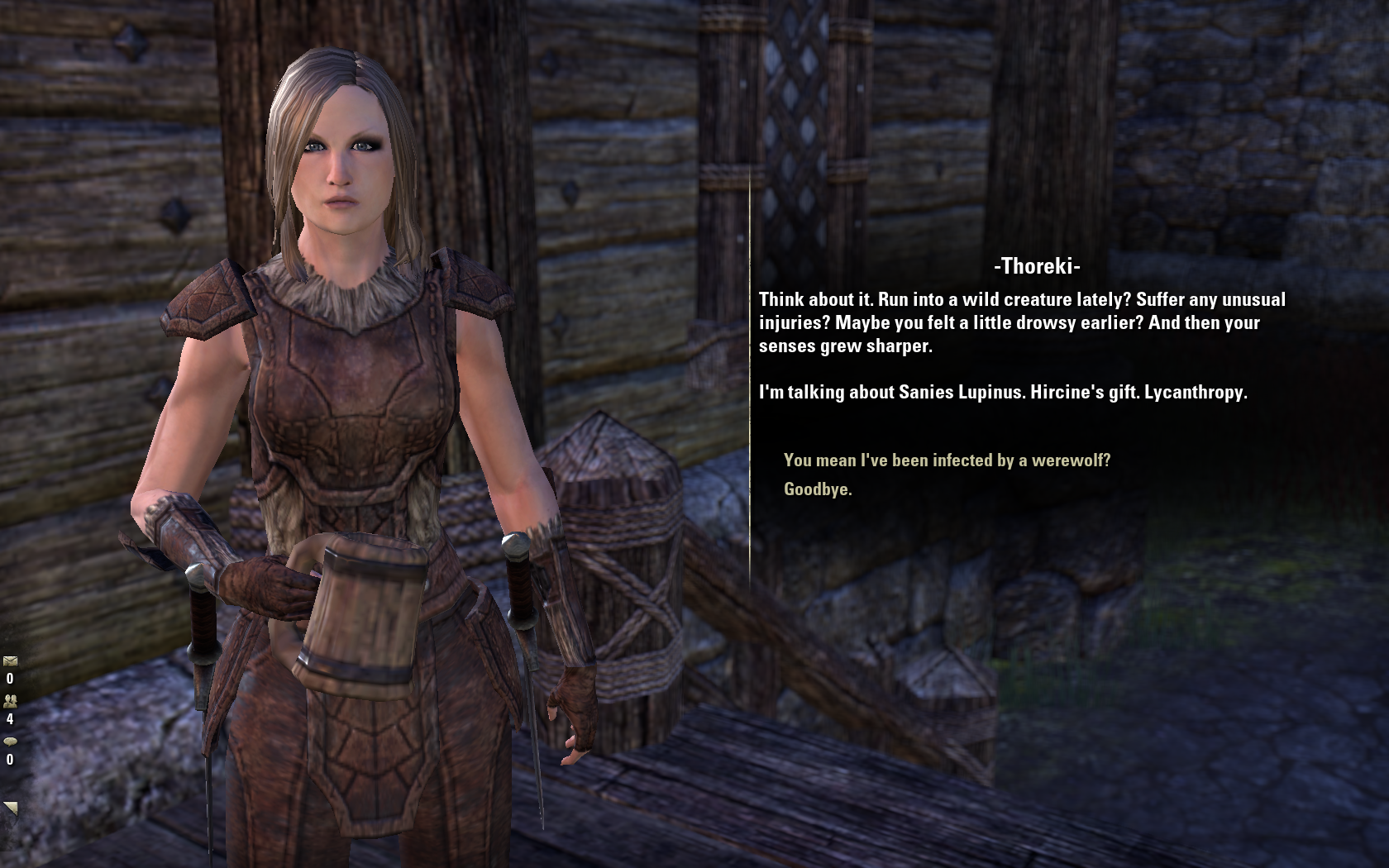
Task: Open the friends list icon
Action: (x=10, y=701)
